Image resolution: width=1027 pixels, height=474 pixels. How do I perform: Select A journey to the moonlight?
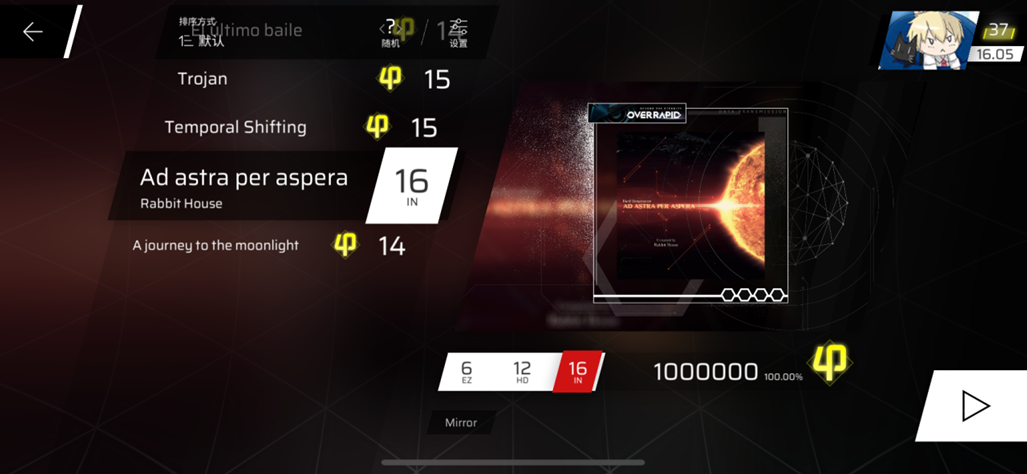click(x=215, y=245)
